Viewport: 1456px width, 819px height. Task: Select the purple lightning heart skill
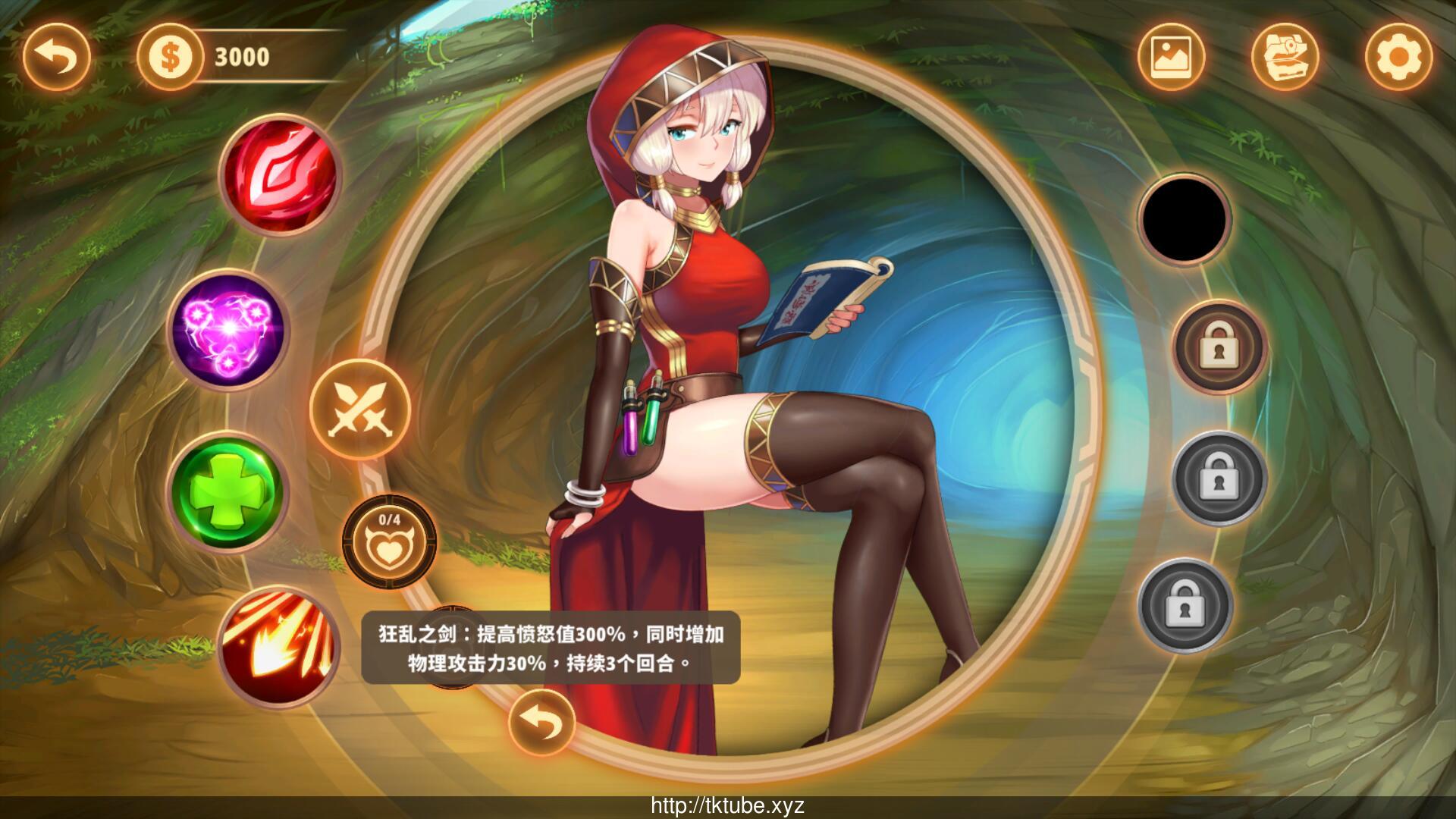[227, 330]
